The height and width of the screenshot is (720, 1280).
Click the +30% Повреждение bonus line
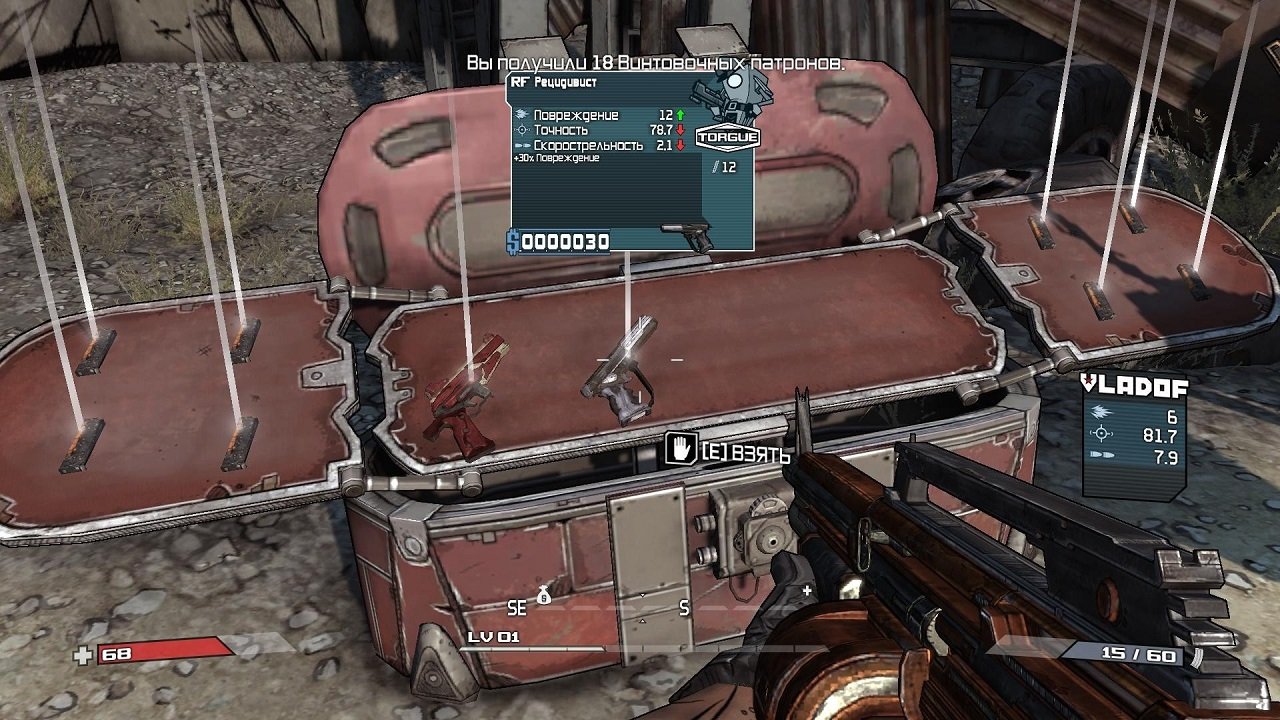pyautogui.click(x=556, y=158)
